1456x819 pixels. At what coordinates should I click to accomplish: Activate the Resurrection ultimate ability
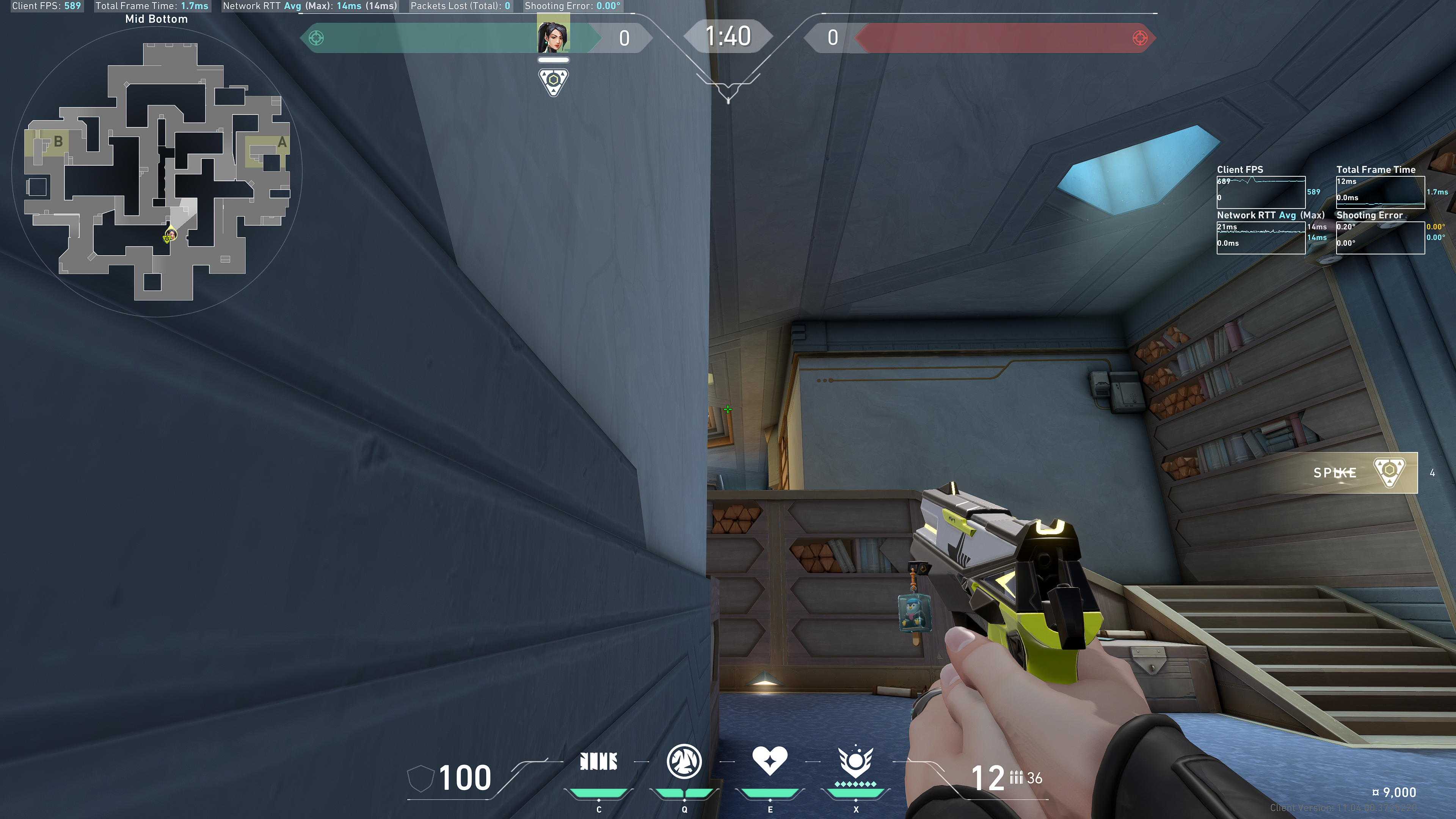click(856, 763)
